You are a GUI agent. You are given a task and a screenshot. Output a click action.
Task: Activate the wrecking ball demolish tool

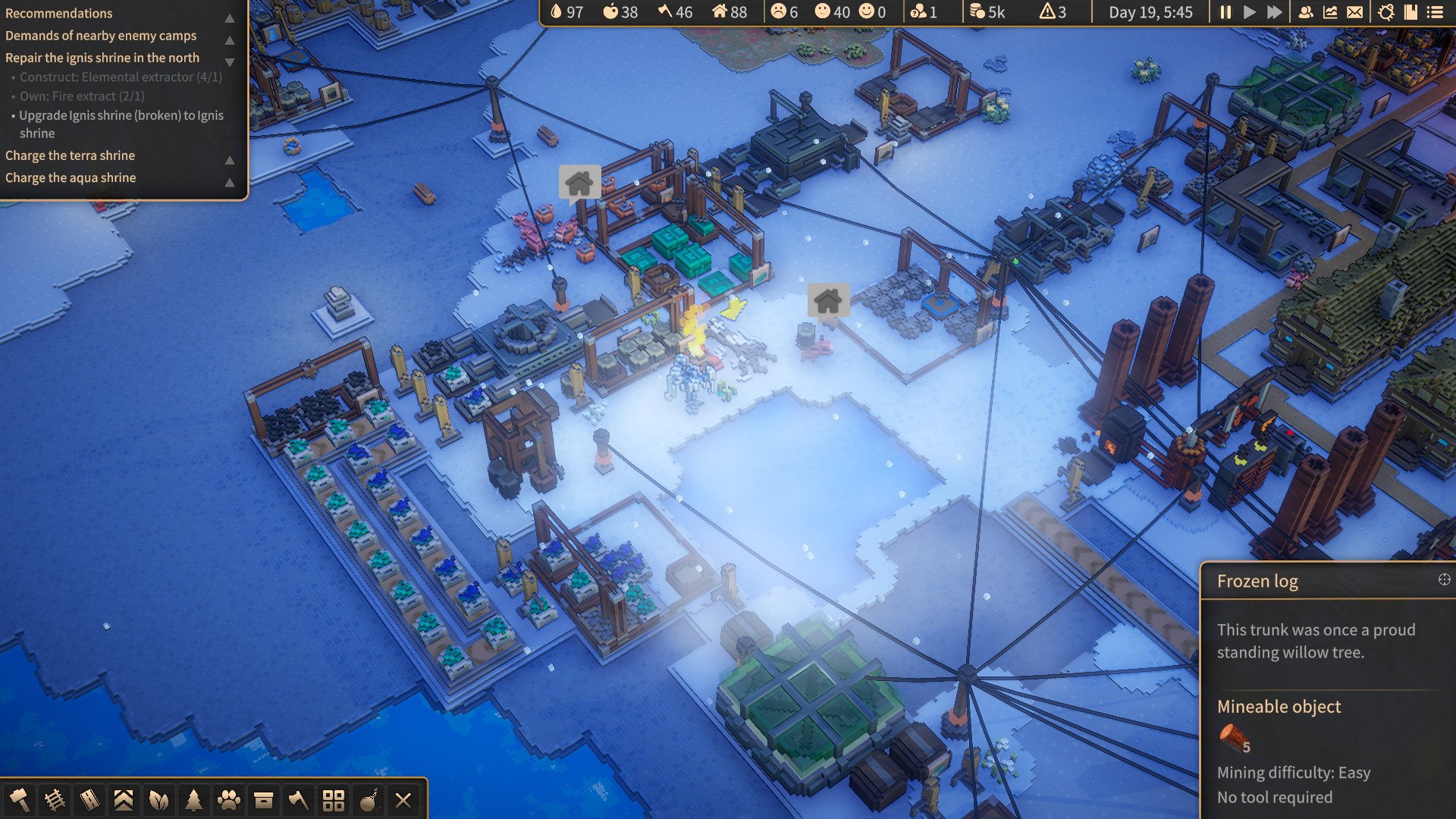click(369, 800)
